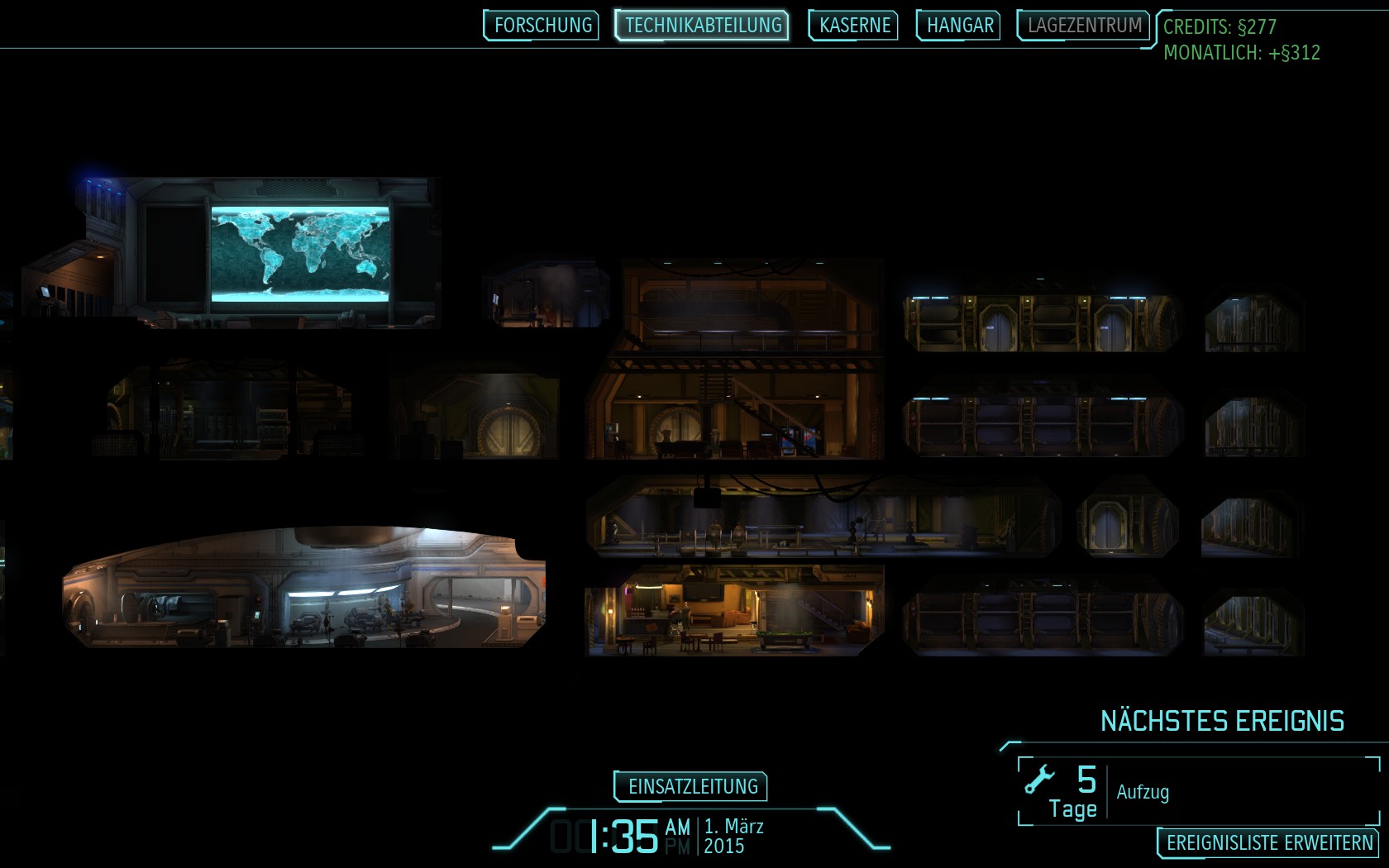Open the Lagezentrum tab
Image resolution: width=1389 pixels, height=868 pixels.
click(x=1084, y=26)
